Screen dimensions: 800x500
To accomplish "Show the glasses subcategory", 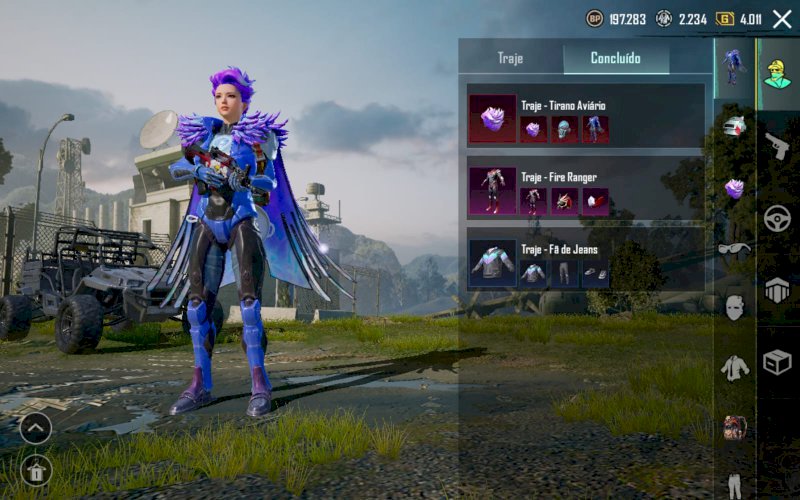I will (735, 248).
